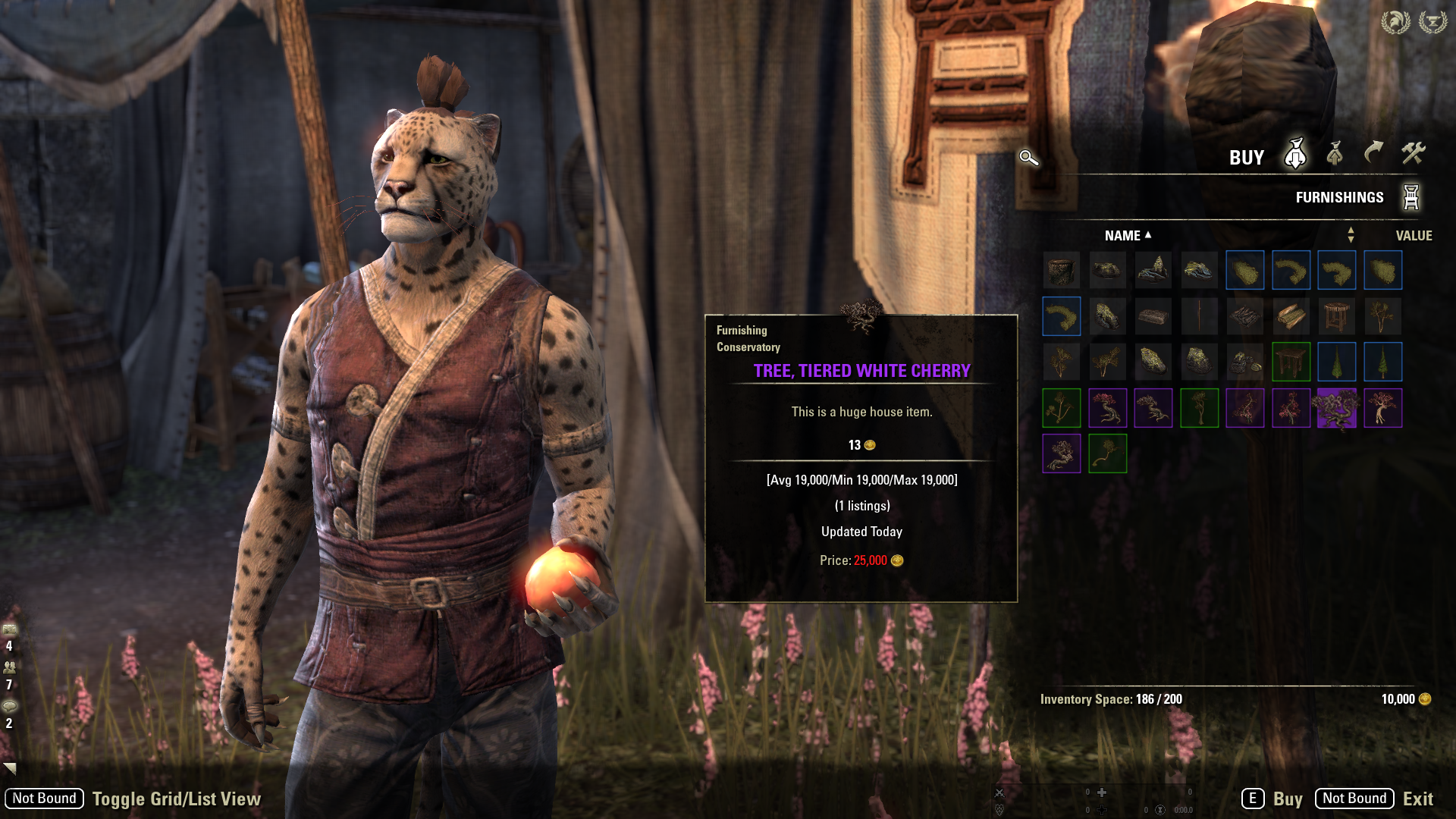
Task: Choose the green-bordered wooden table
Action: coord(1291,362)
